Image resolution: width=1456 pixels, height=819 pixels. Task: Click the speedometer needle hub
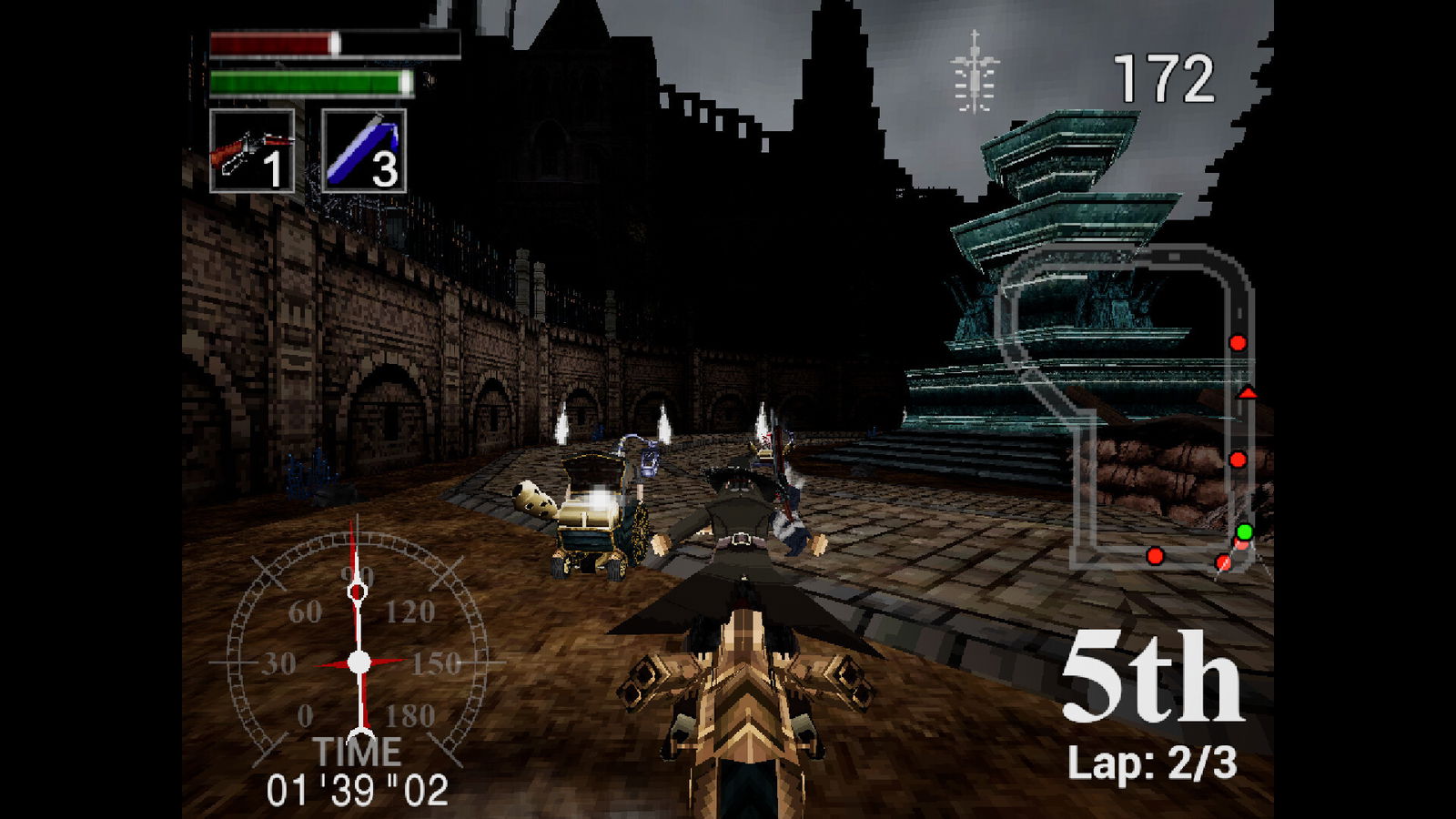[359, 660]
